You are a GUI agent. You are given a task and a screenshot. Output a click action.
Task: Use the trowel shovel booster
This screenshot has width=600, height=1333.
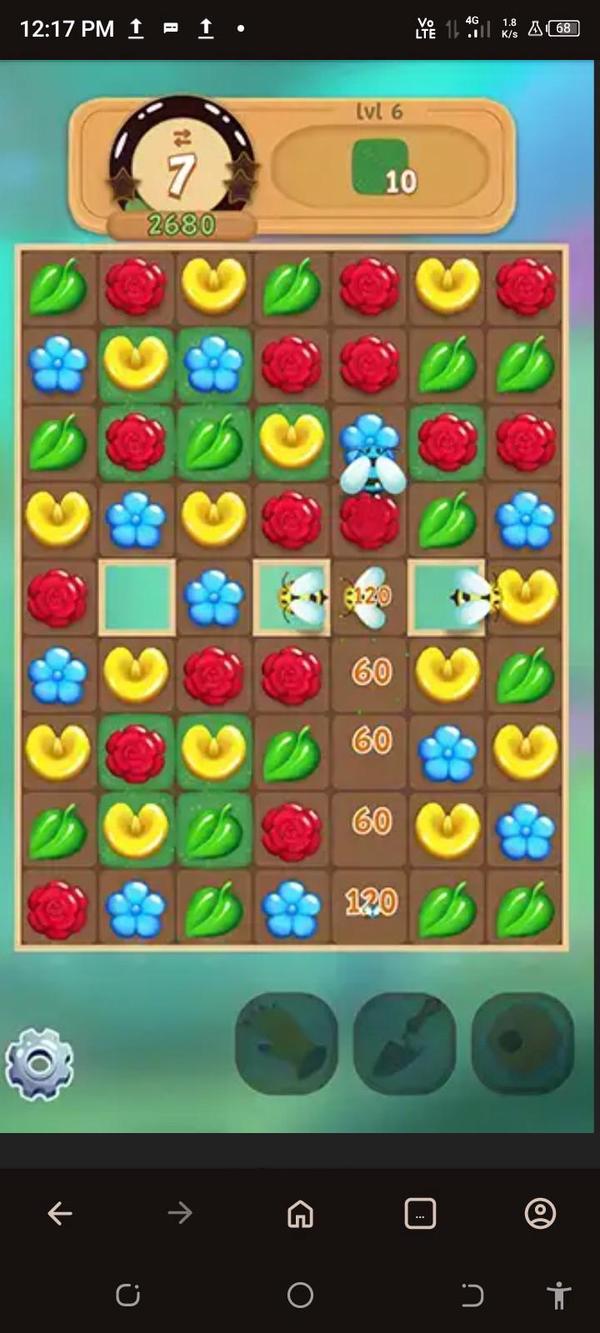[404, 1043]
